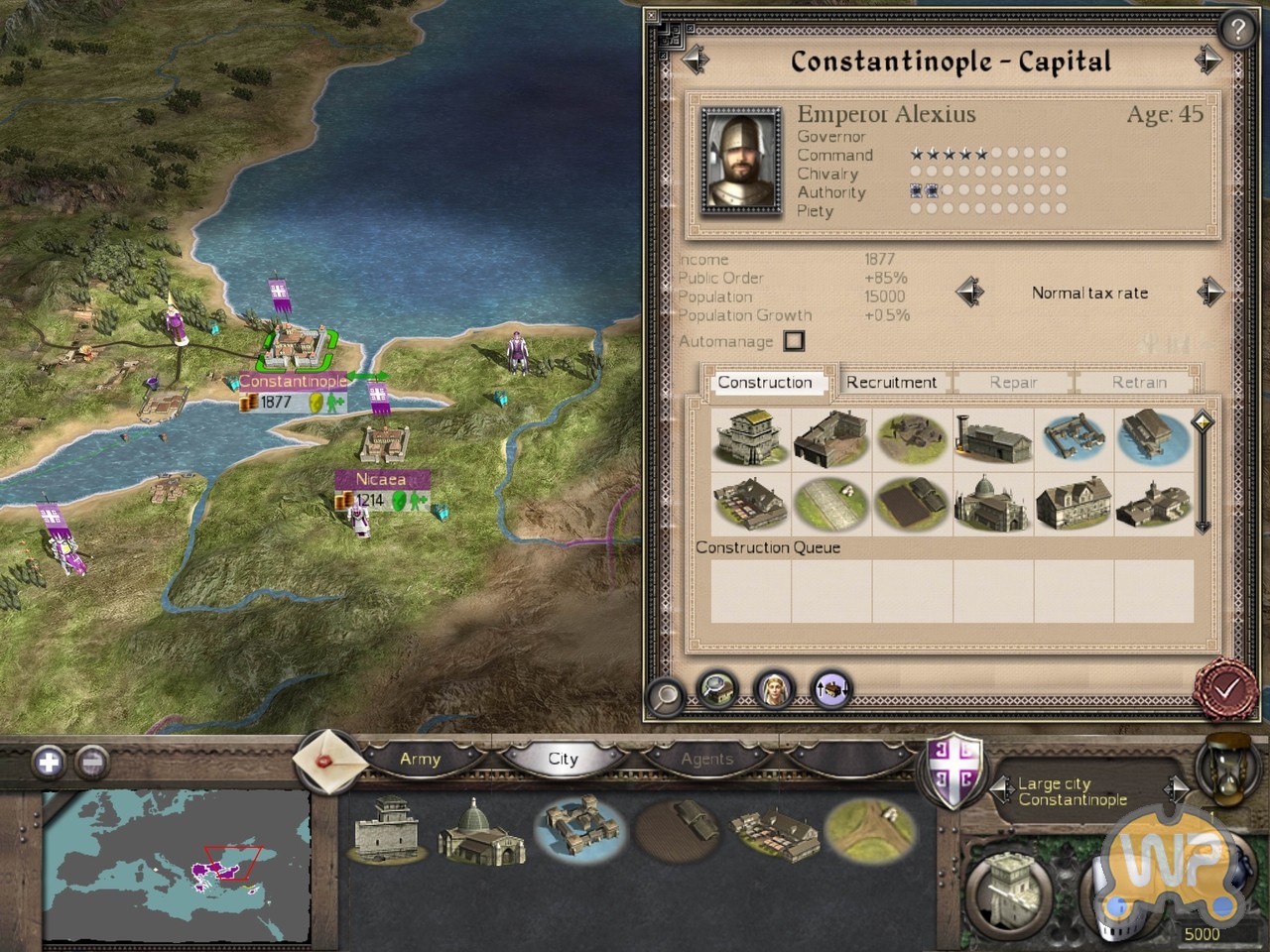Open the help question mark button
The image size is (1270, 952).
[x=1237, y=30]
